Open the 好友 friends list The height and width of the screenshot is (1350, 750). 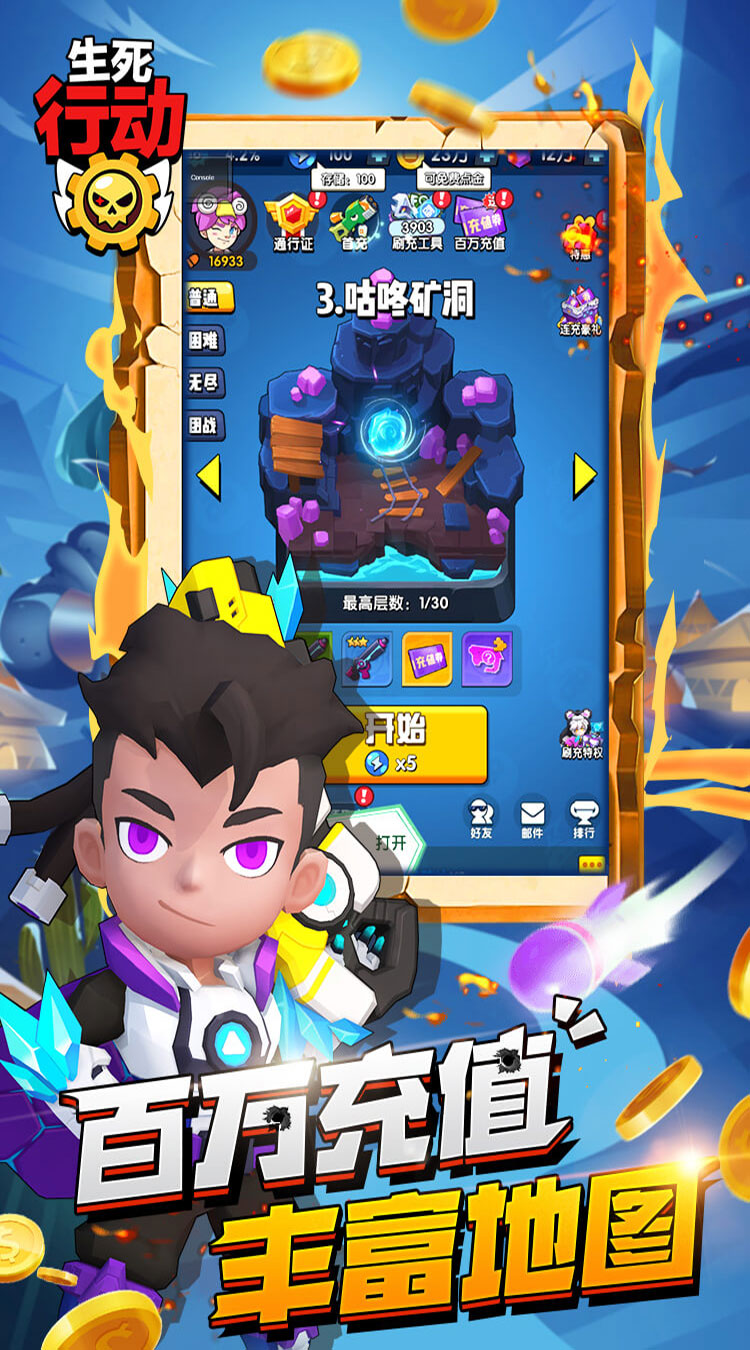[x=481, y=819]
